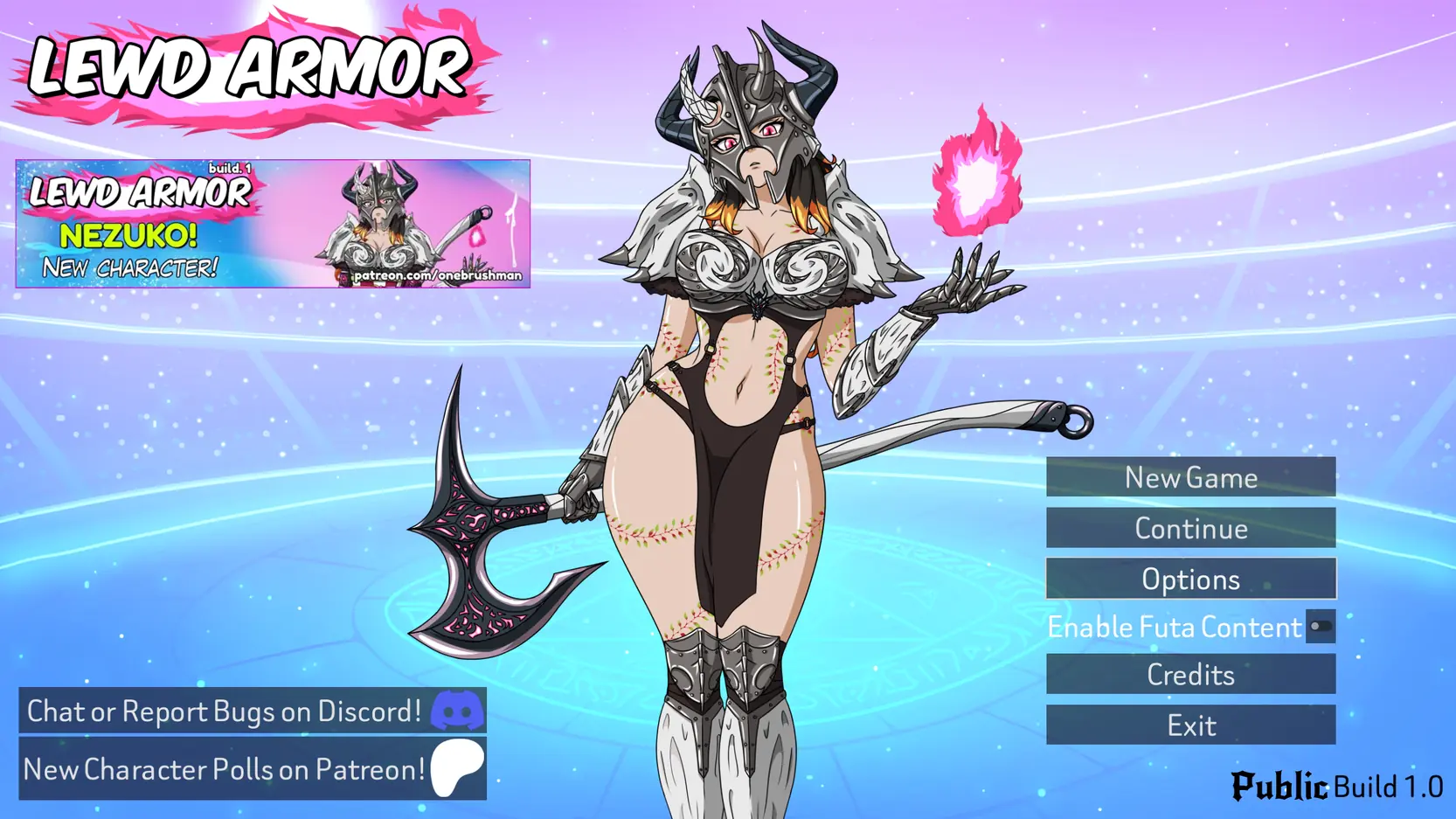This screenshot has height=819, width=1456.
Task: Choose Exit to quit the game
Action: (1190, 725)
